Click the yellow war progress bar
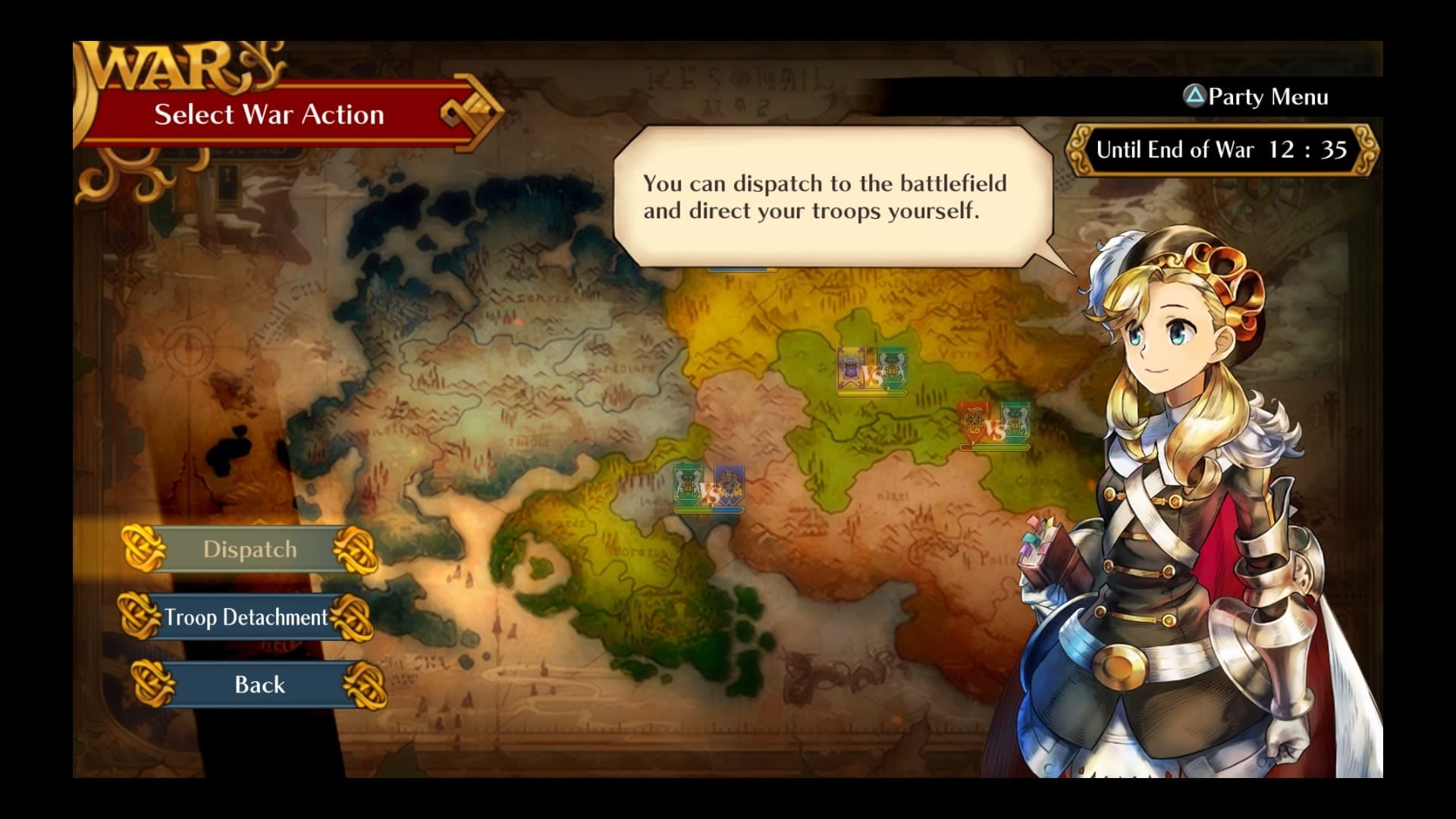This screenshot has width=1456, height=819. 872,392
